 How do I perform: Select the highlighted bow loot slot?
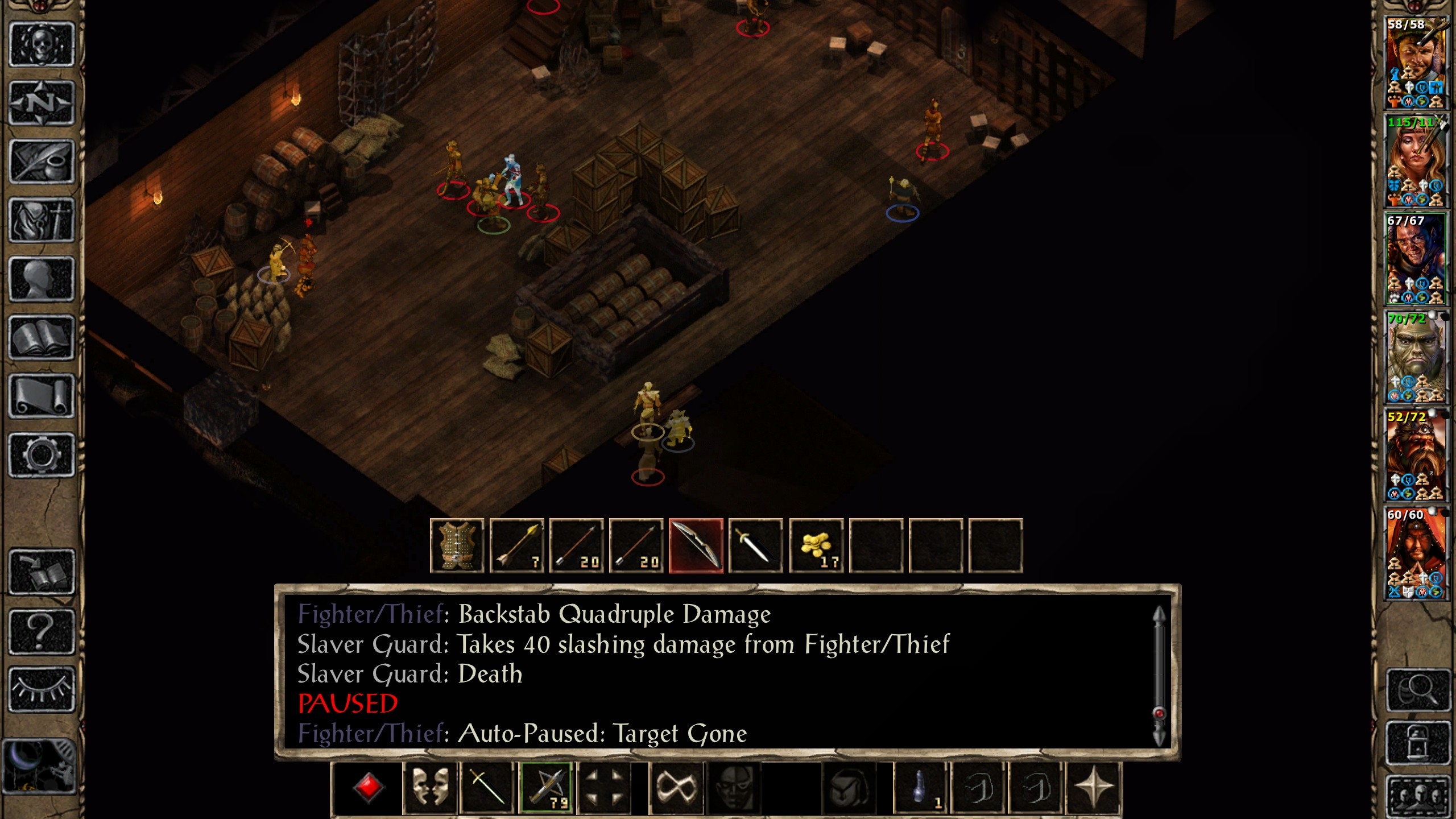click(696, 545)
